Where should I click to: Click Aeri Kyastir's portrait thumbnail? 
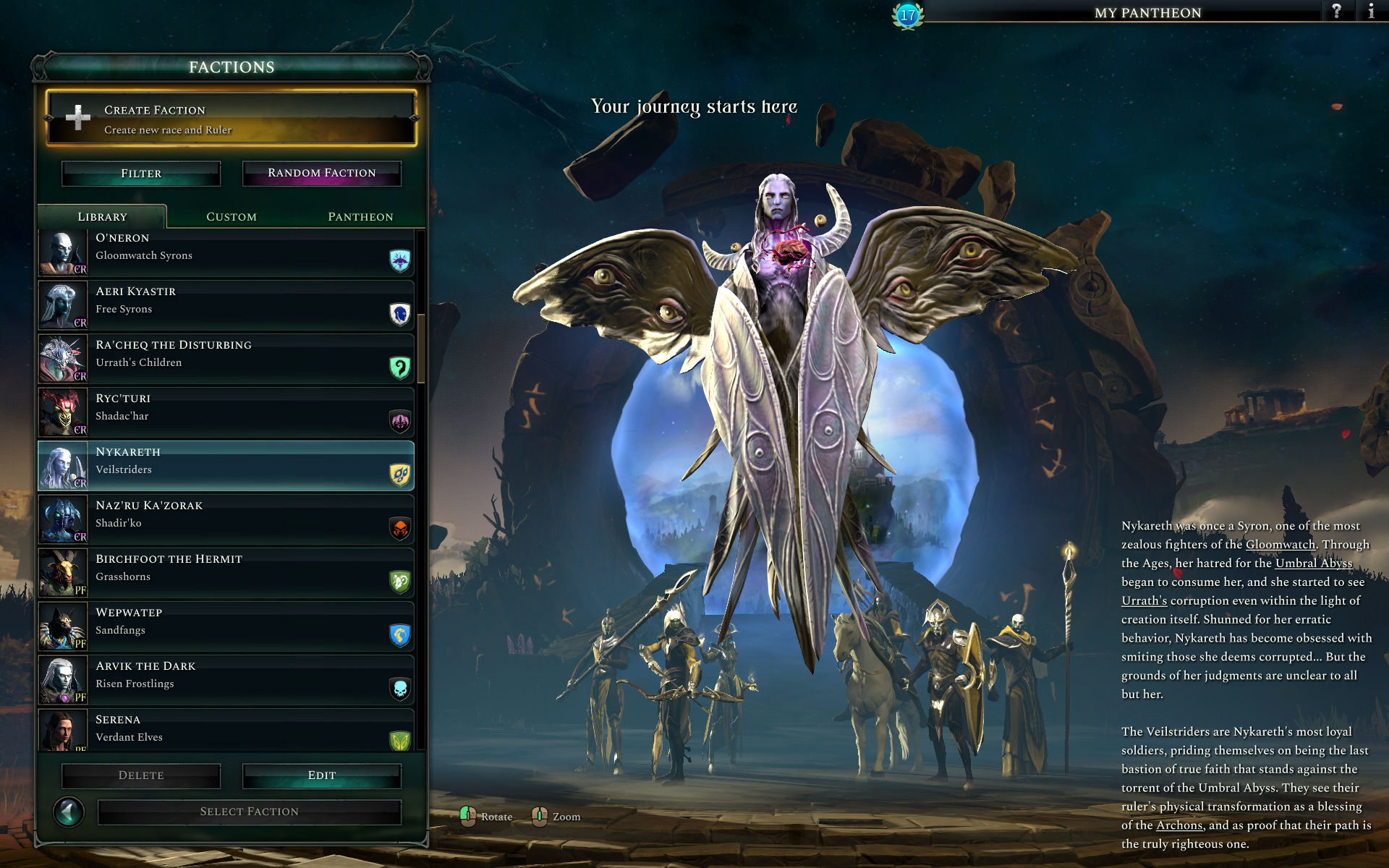tap(62, 305)
